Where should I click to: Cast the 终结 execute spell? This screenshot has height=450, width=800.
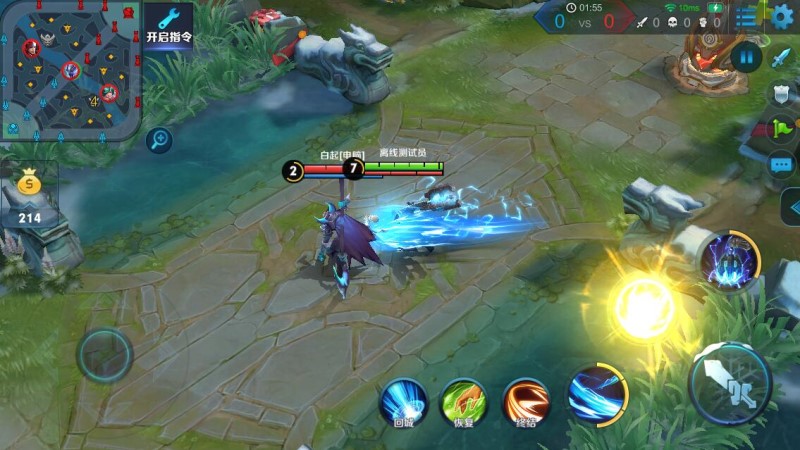click(525, 400)
